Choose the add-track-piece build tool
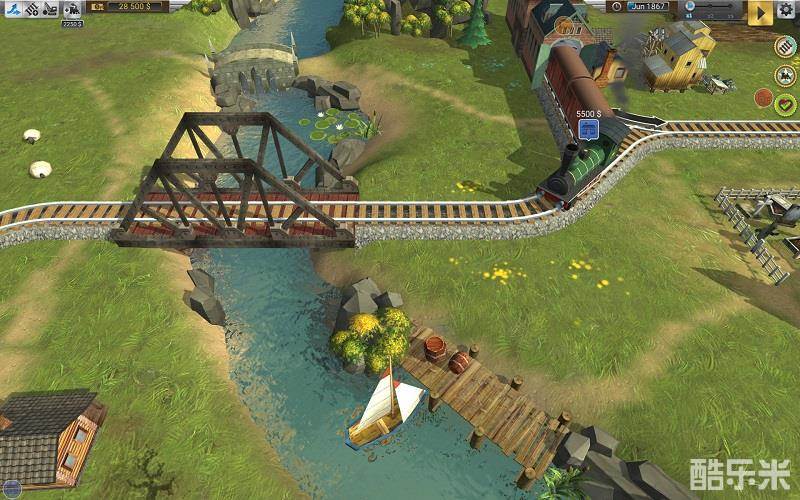 click(31, 9)
